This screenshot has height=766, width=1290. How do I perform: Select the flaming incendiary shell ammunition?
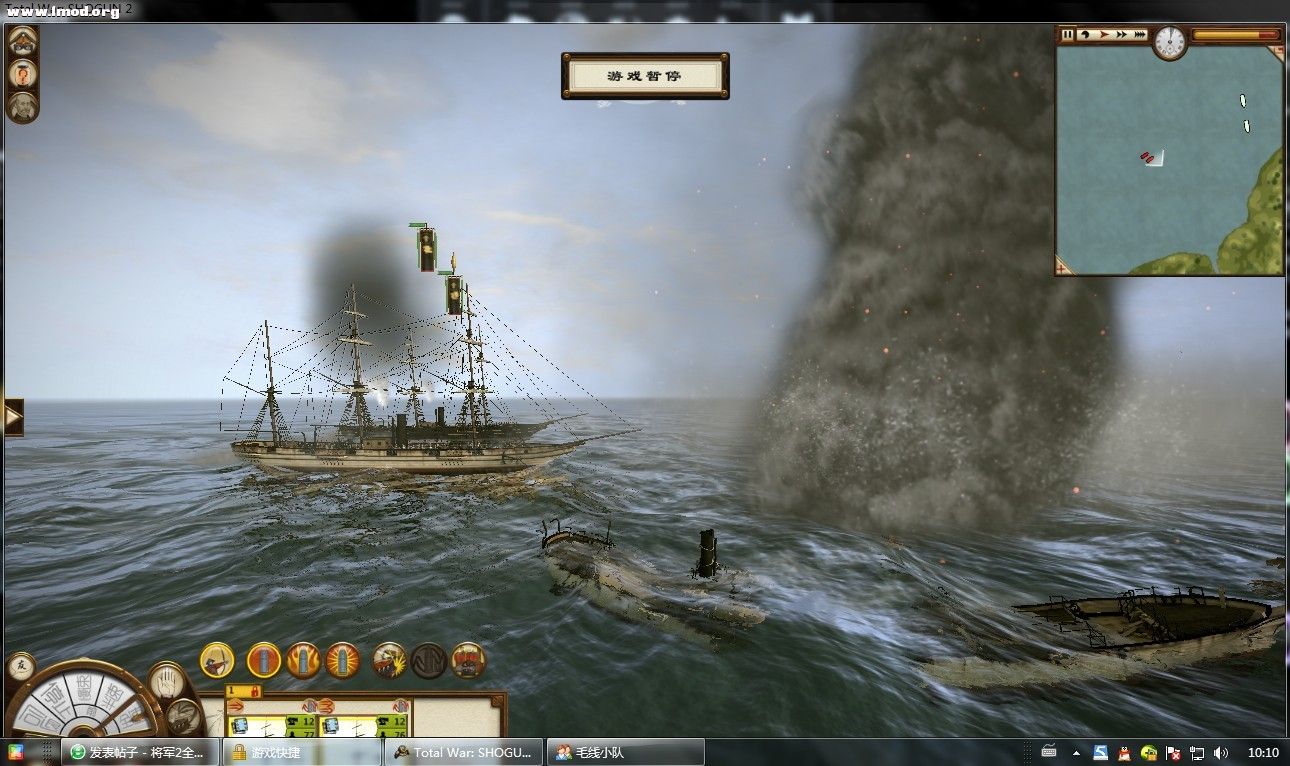click(x=303, y=660)
